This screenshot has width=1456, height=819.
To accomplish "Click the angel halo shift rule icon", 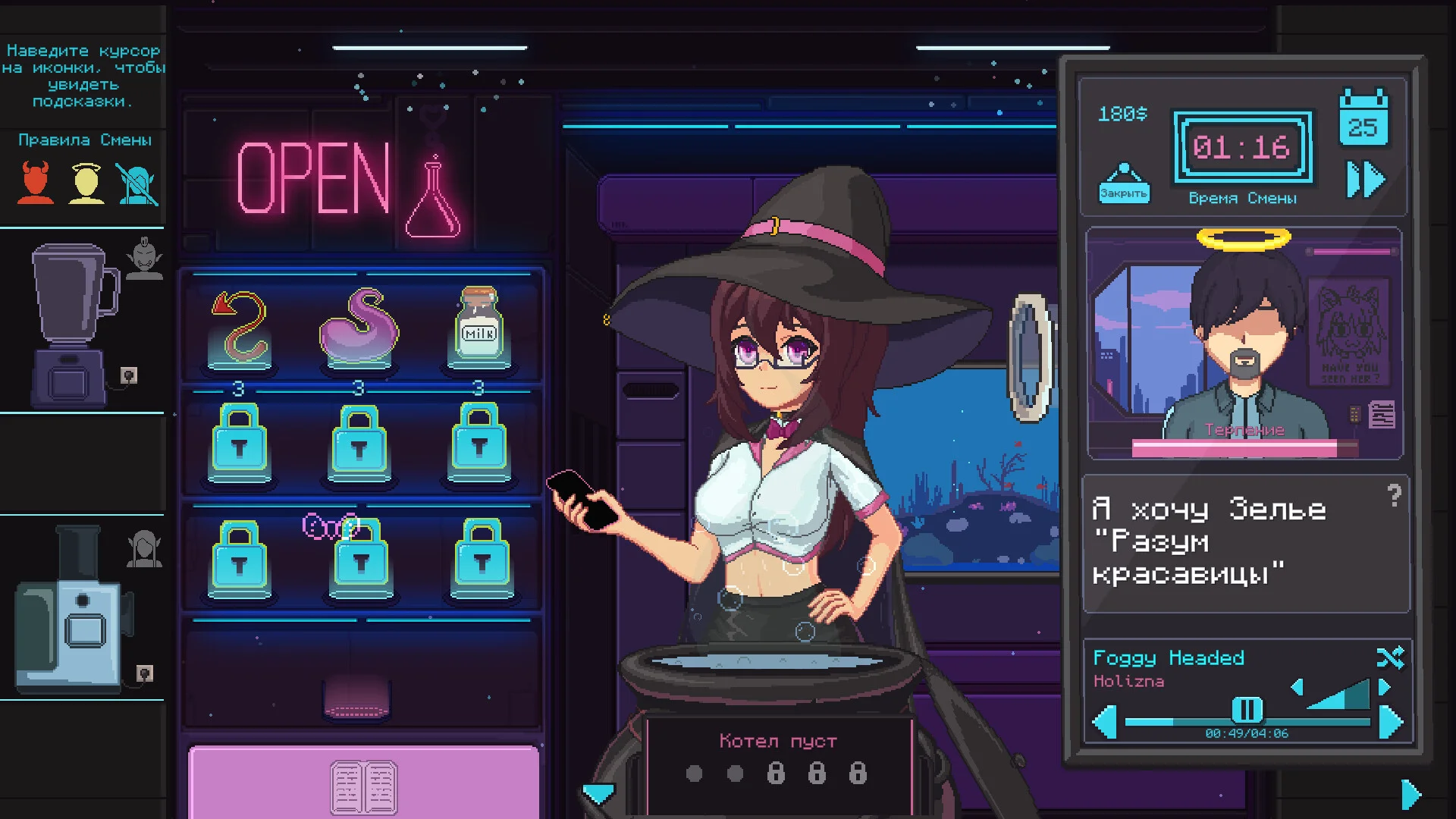I will (x=86, y=183).
